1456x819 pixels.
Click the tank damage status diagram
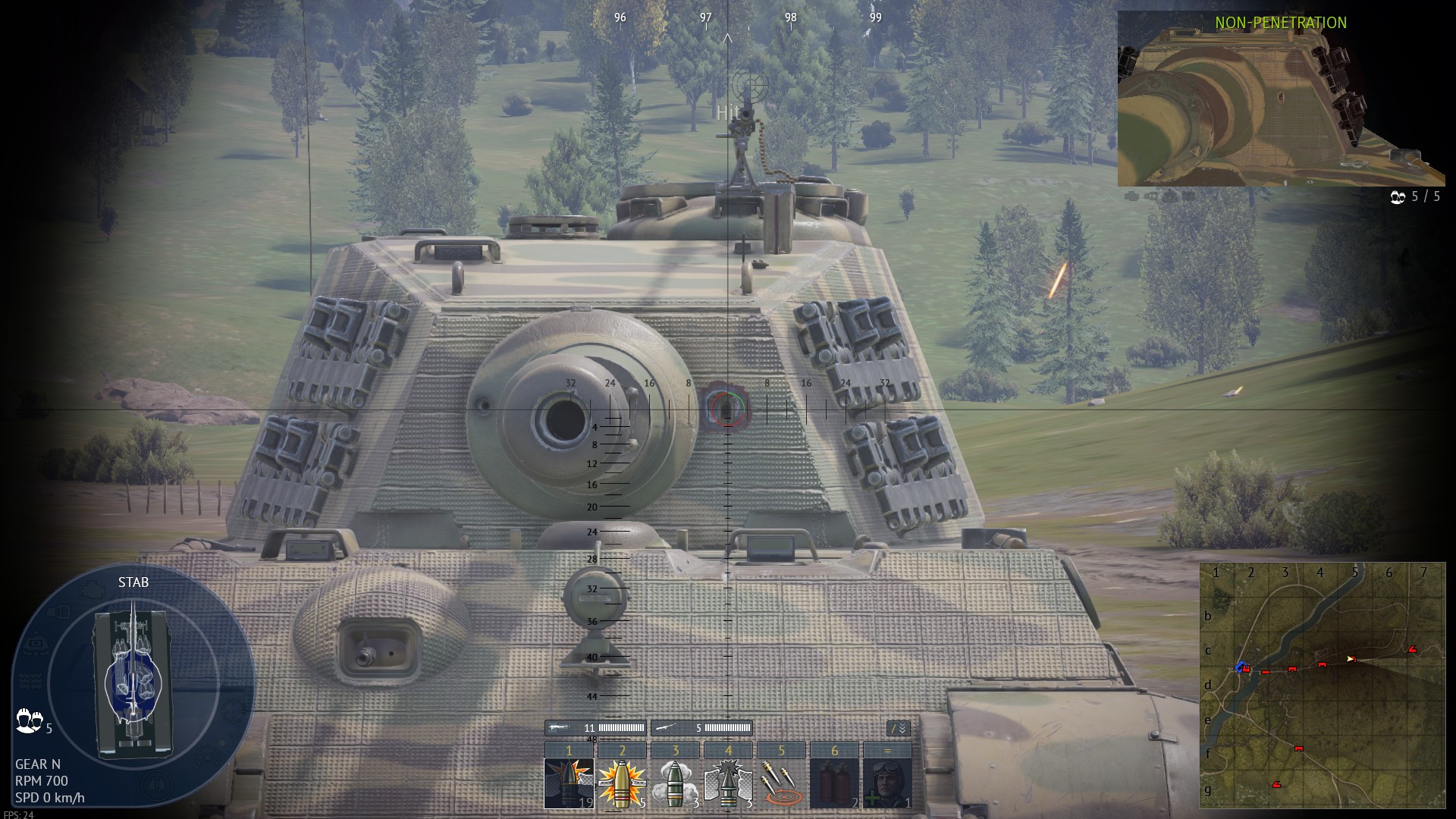pyautogui.click(x=133, y=682)
